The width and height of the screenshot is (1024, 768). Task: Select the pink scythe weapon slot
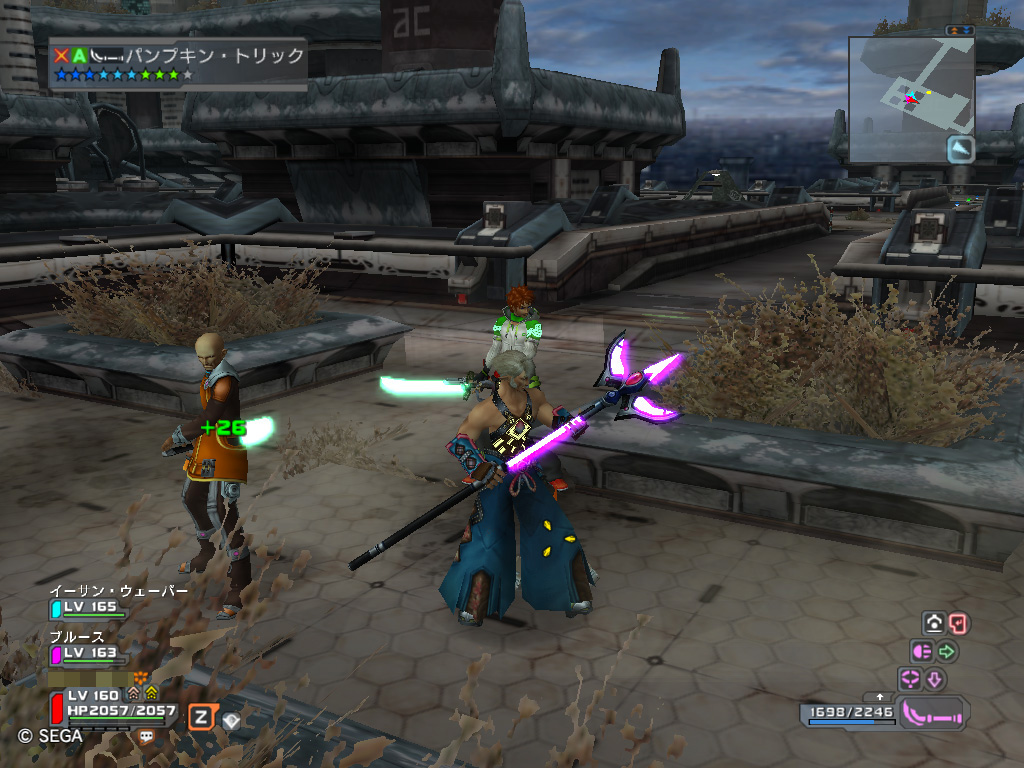(934, 713)
